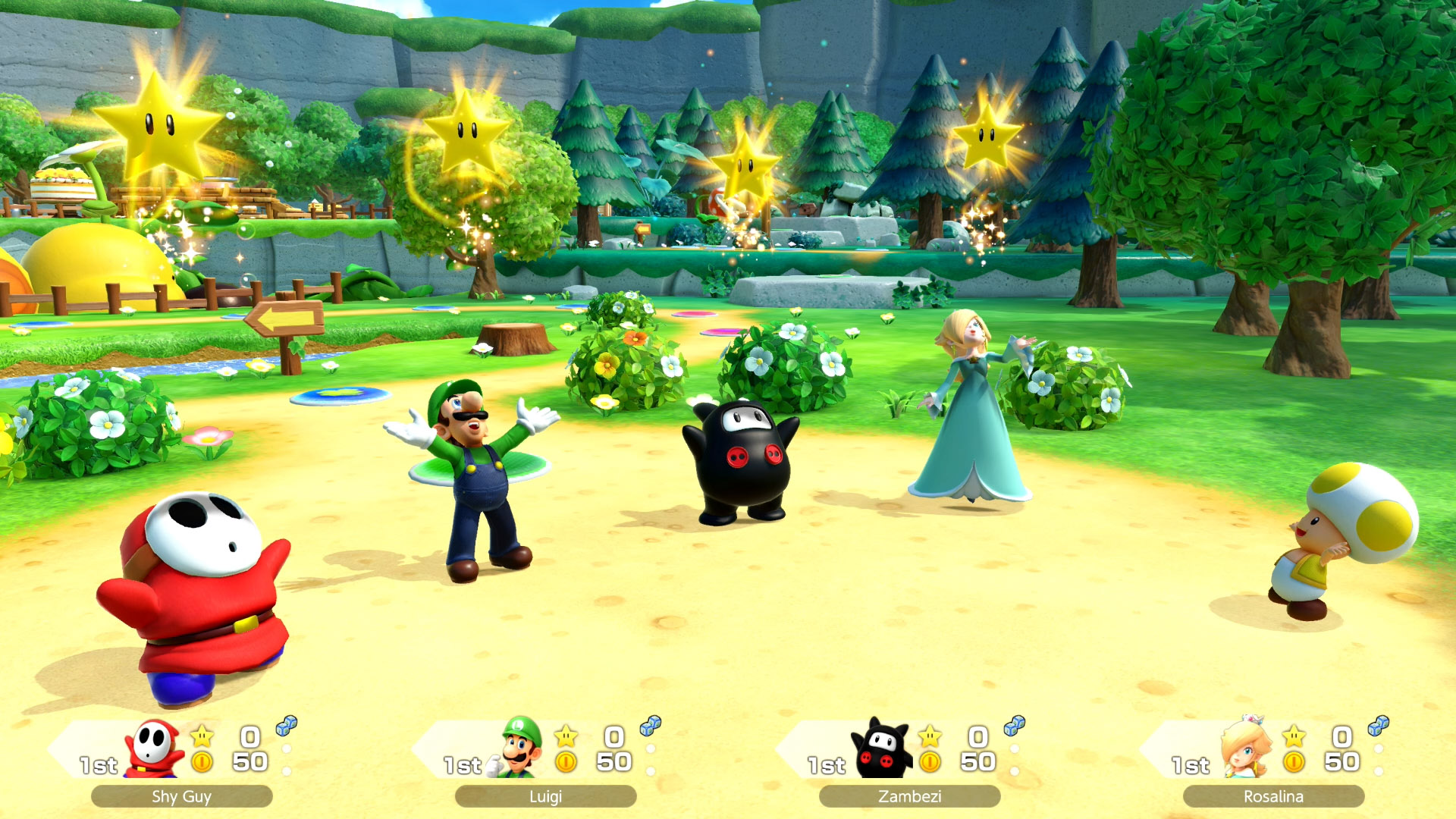Click the dice block icon on Shy Guy's panel
The image size is (1456, 819).
point(287,726)
